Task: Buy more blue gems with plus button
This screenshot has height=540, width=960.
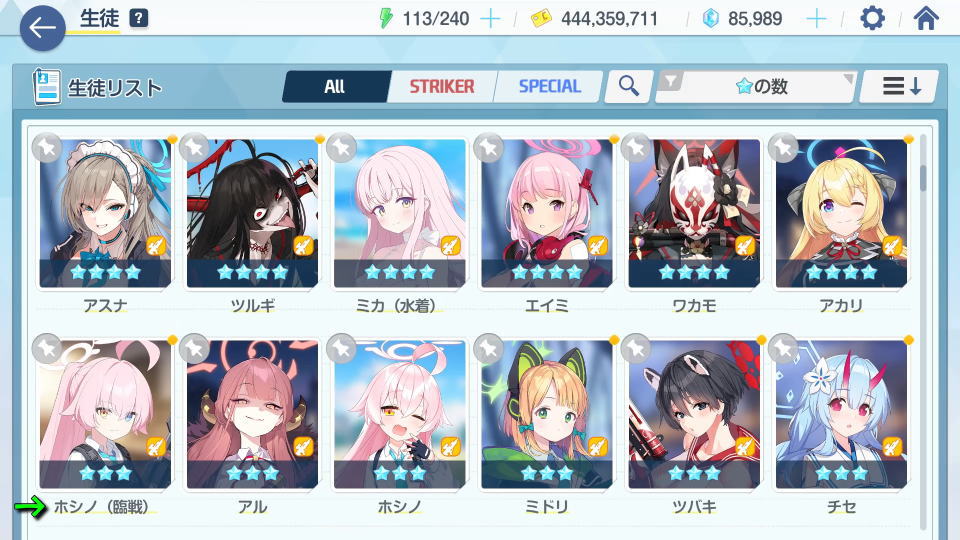Action: tap(816, 19)
